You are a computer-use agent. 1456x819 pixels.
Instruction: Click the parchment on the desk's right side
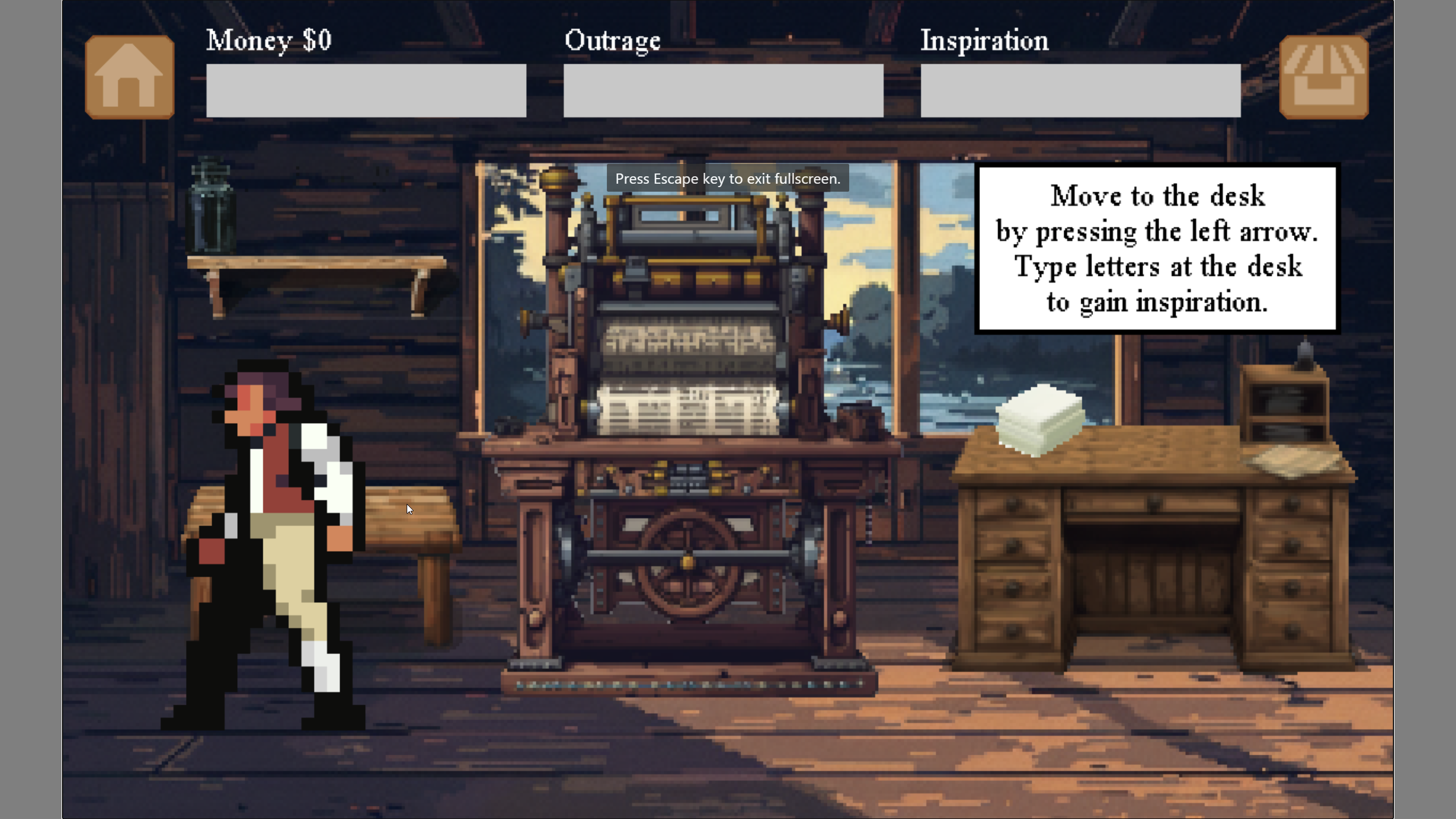[x=1291, y=461]
